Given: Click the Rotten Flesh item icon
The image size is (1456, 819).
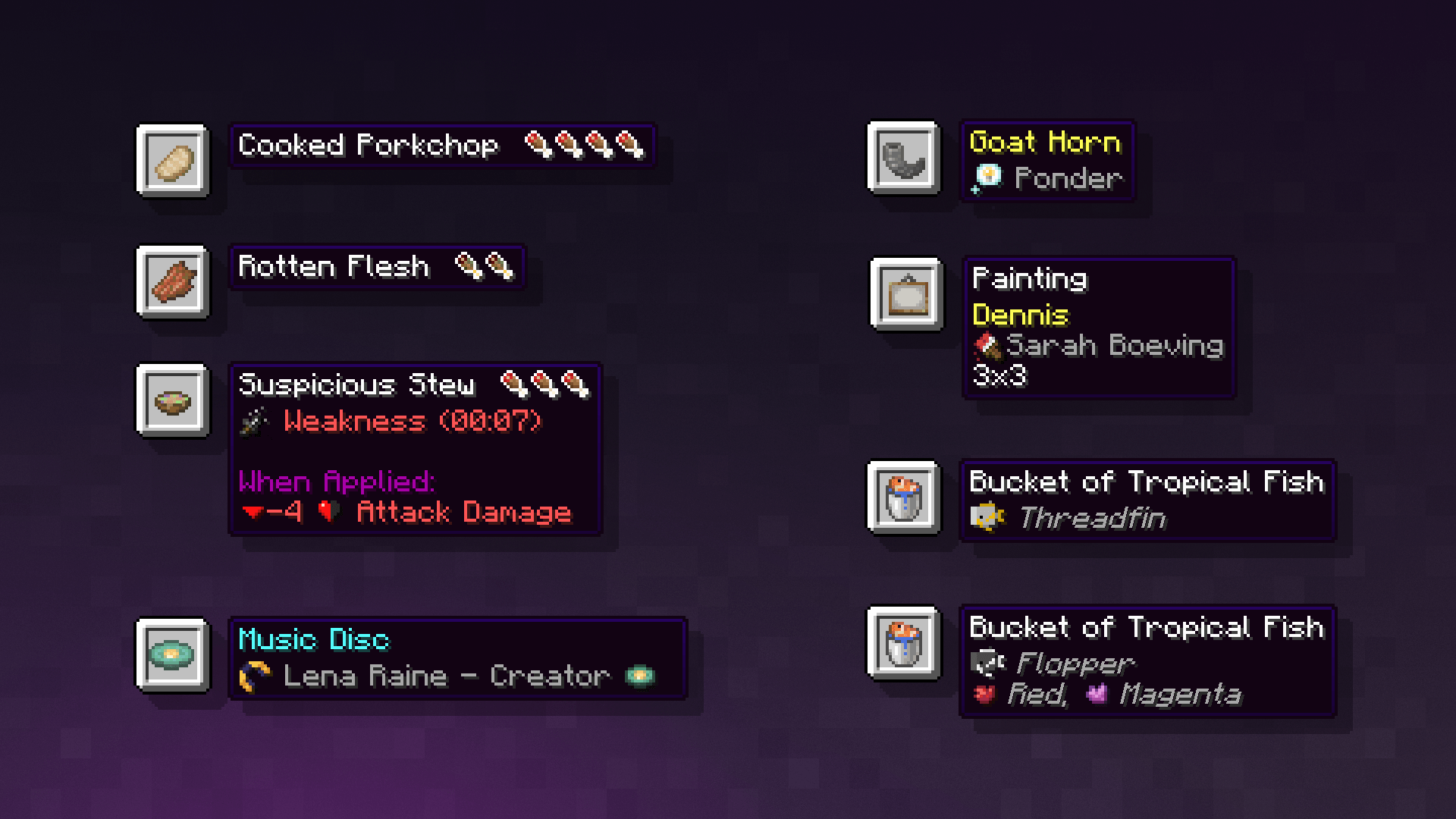Looking at the screenshot, I should pyautogui.click(x=173, y=284).
